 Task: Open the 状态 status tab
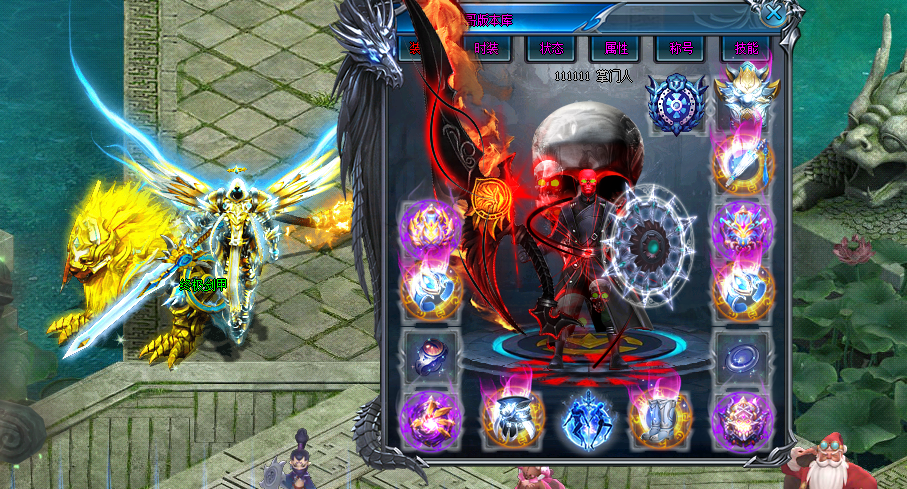550,48
